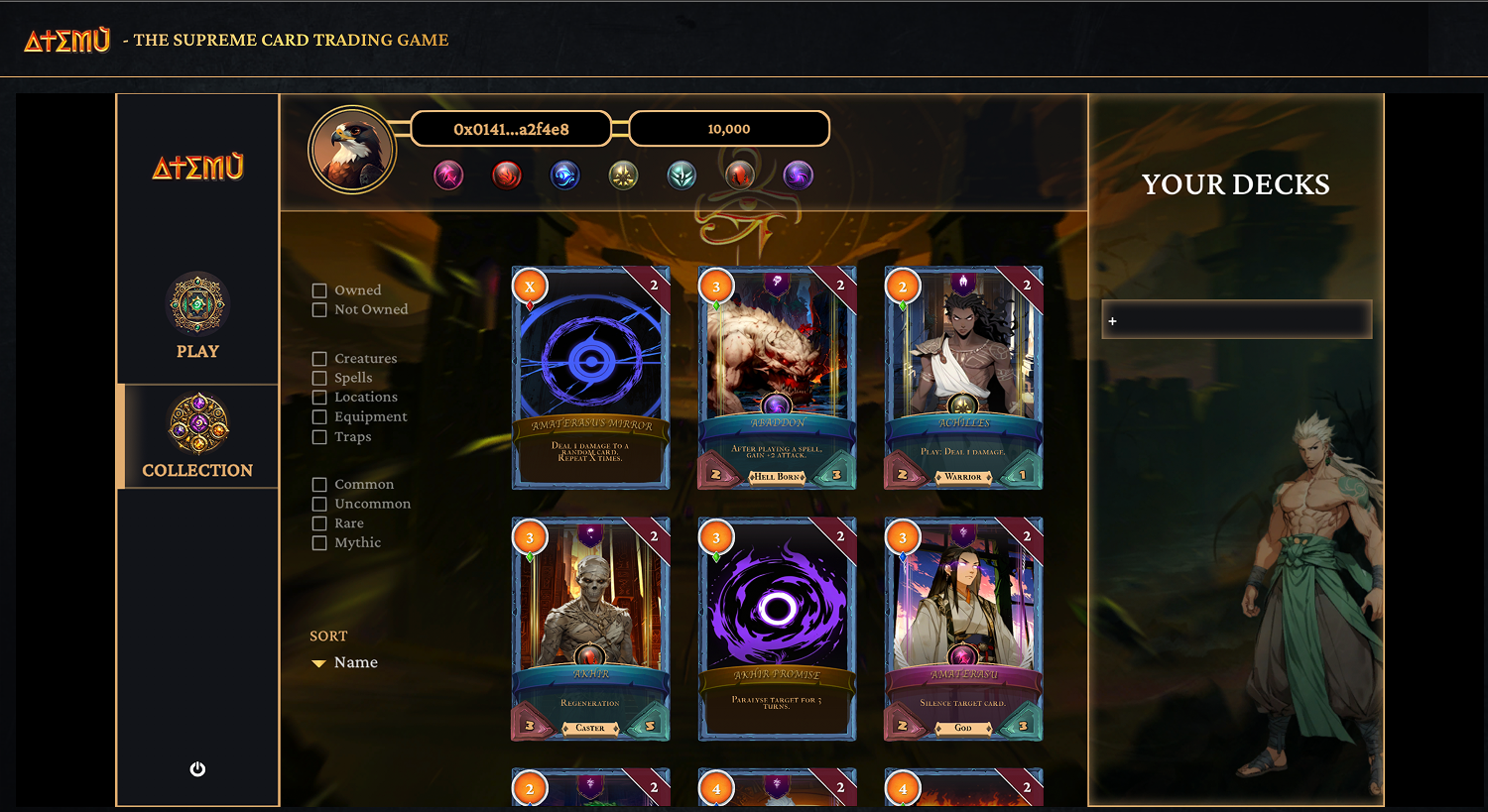
Task: Select the pink faction orb icon
Action: pos(448,174)
